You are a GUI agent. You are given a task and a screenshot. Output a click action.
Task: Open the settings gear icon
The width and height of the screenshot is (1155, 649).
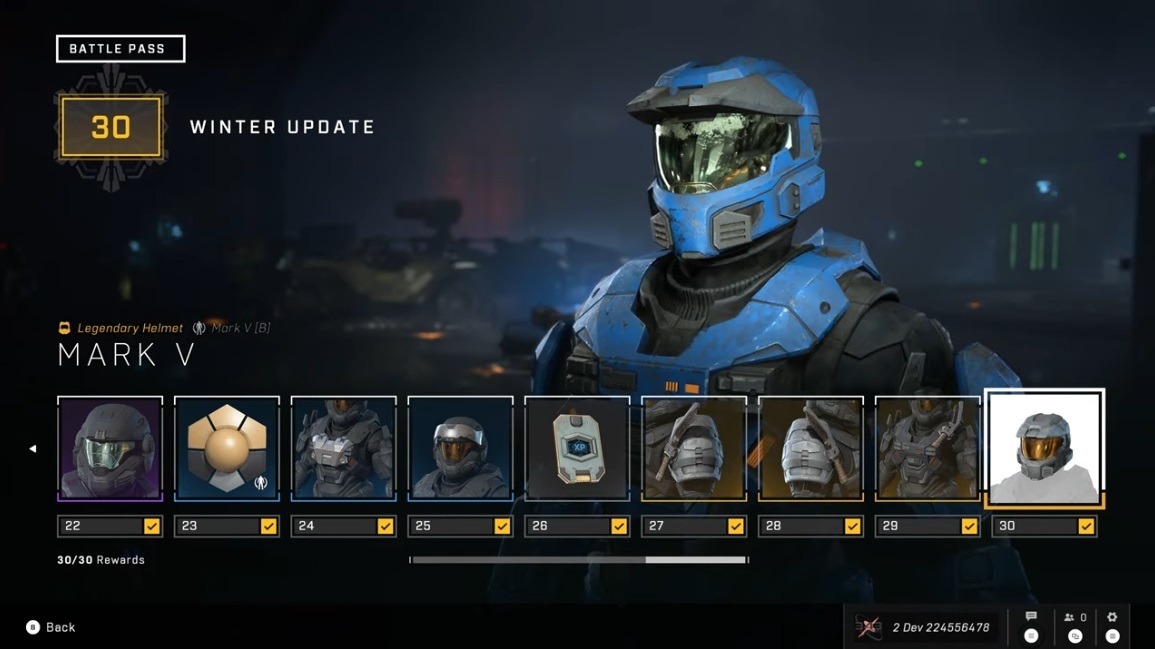pyautogui.click(x=1112, y=617)
